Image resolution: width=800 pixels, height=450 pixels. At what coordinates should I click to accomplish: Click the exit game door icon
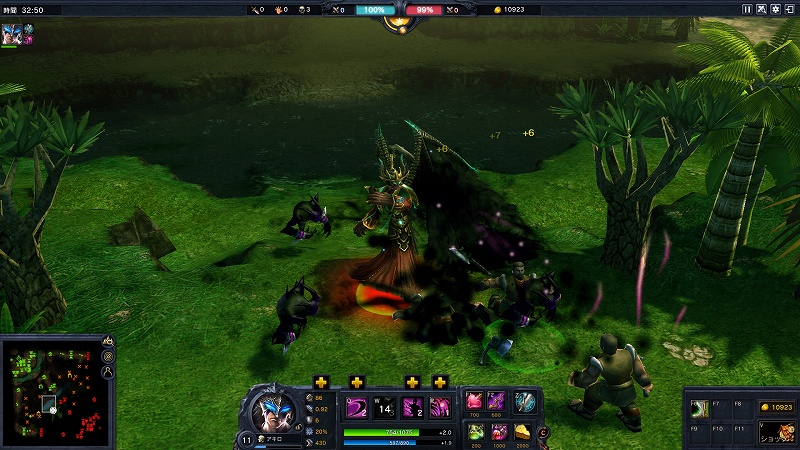pos(789,9)
